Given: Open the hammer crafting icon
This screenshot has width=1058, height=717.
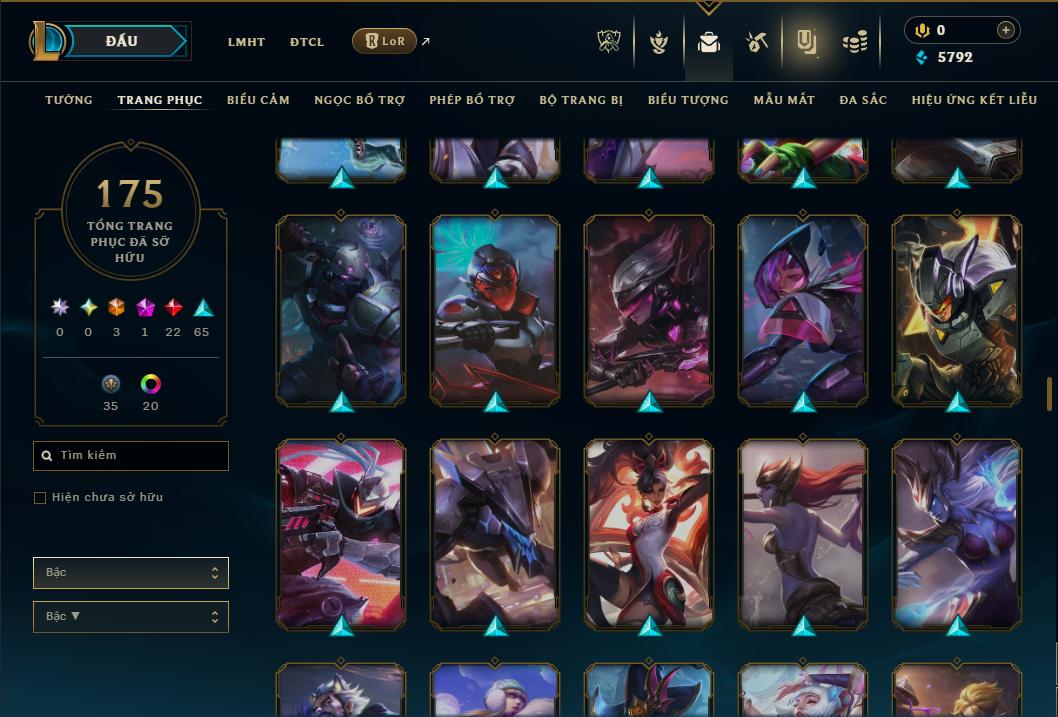Looking at the screenshot, I should point(756,42).
